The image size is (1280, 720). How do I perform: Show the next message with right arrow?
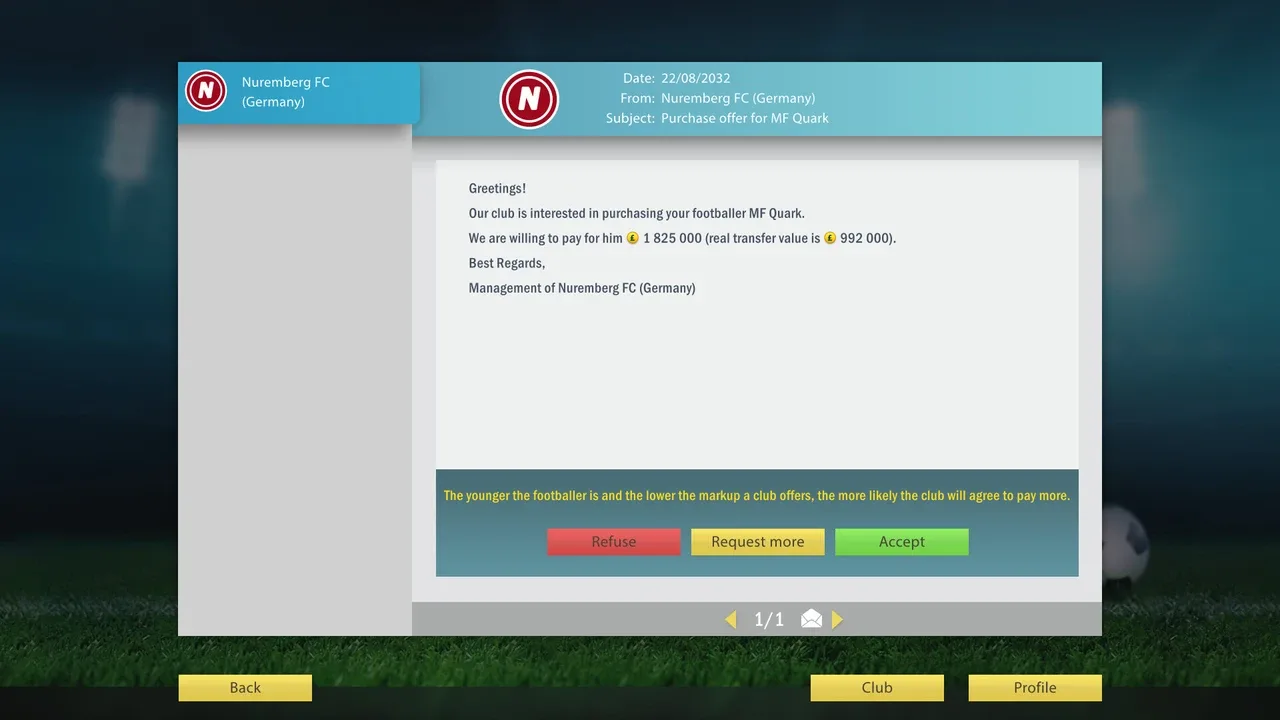pyautogui.click(x=837, y=620)
